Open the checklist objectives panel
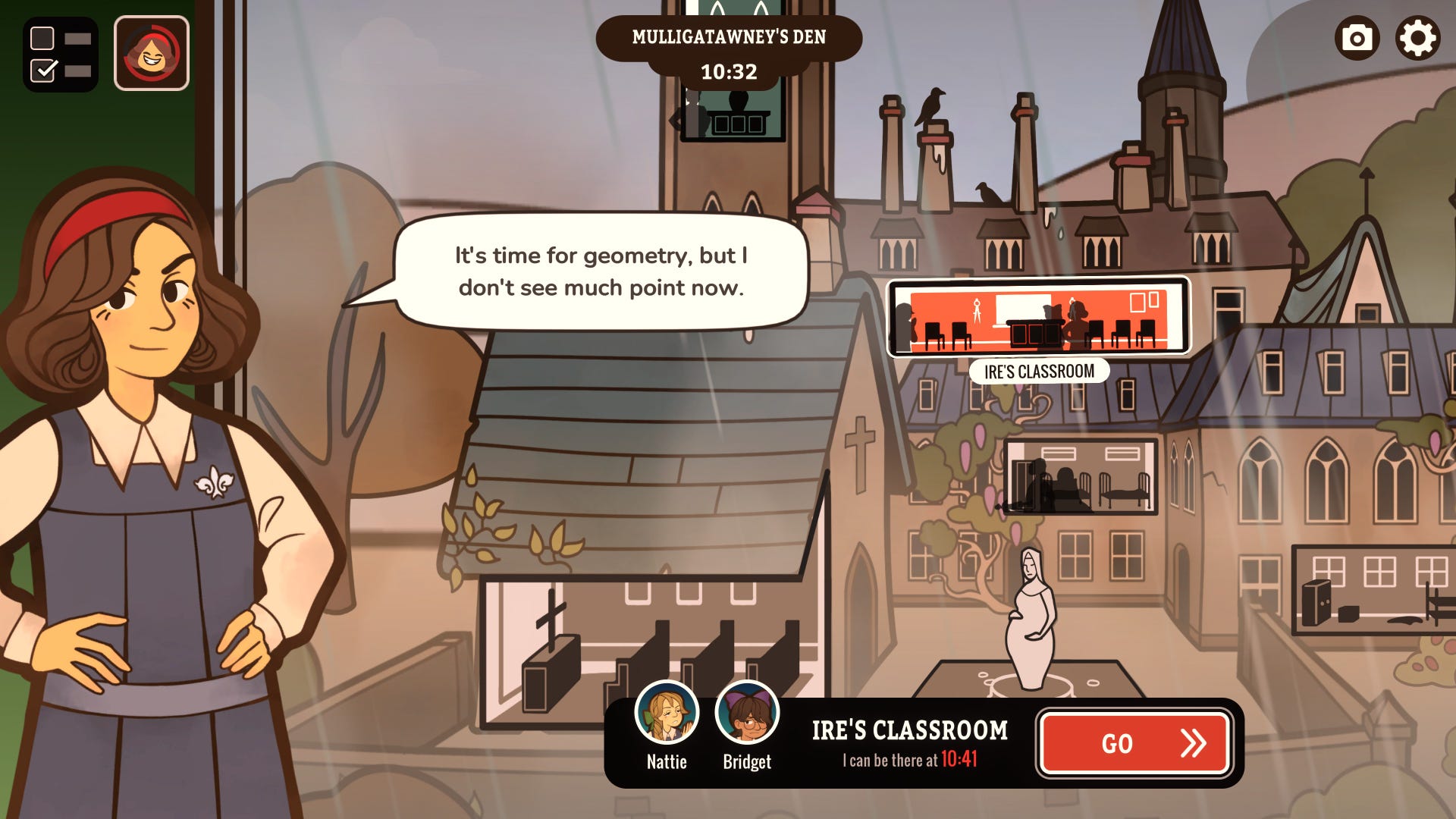1456x819 pixels. tap(61, 54)
